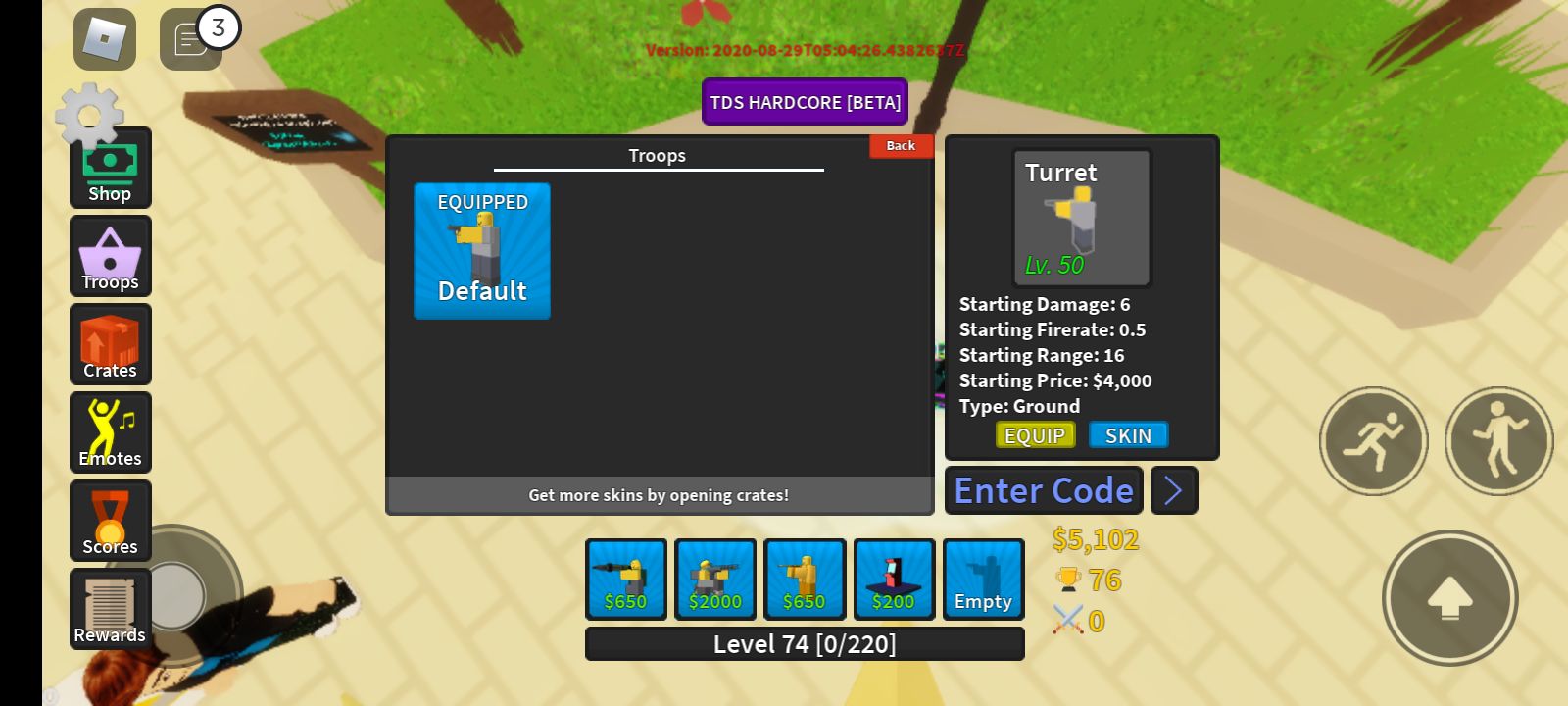Screen dimensions: 1568x706
Task: Open the Shop panel
Action: [x=110, y=169]
